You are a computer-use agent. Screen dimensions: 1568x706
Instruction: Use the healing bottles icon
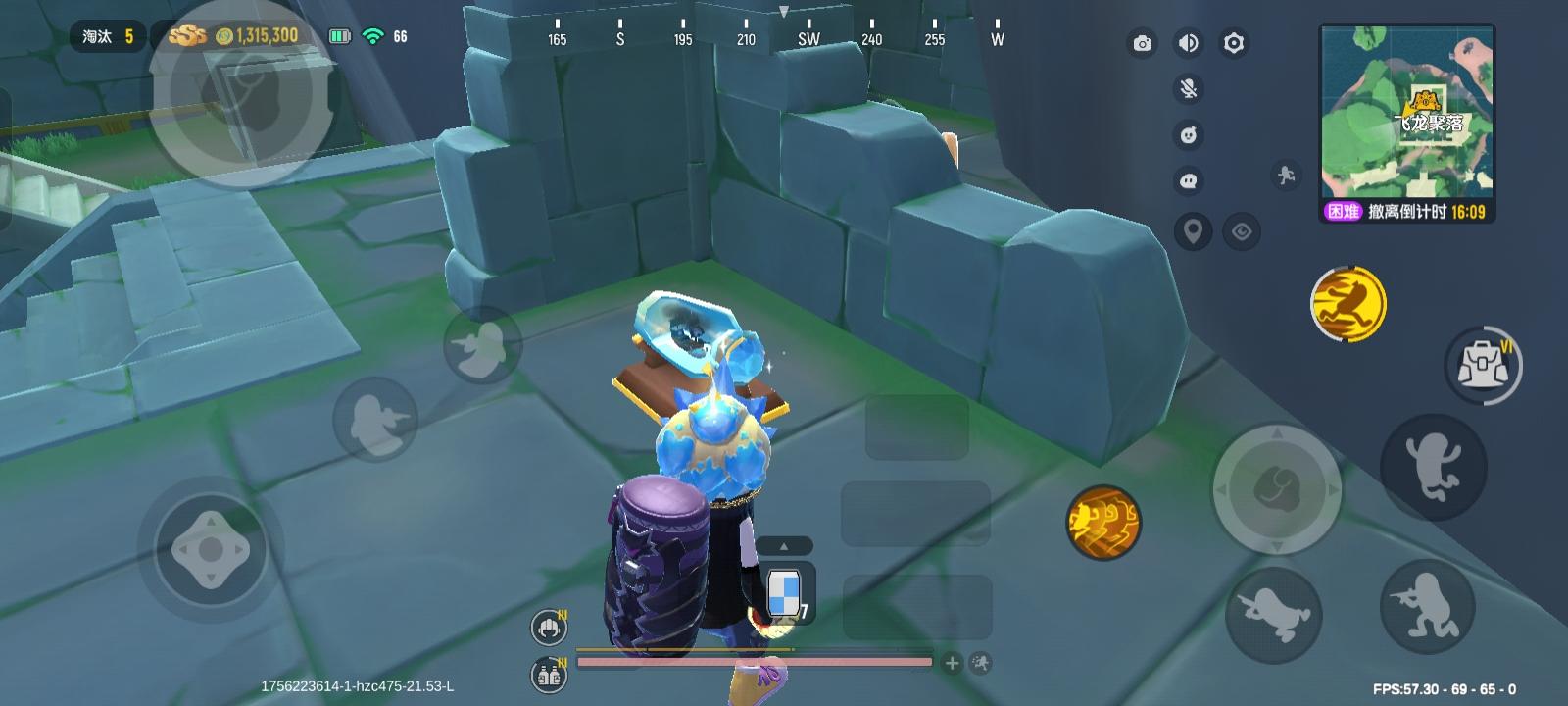(x=547, y=675)
